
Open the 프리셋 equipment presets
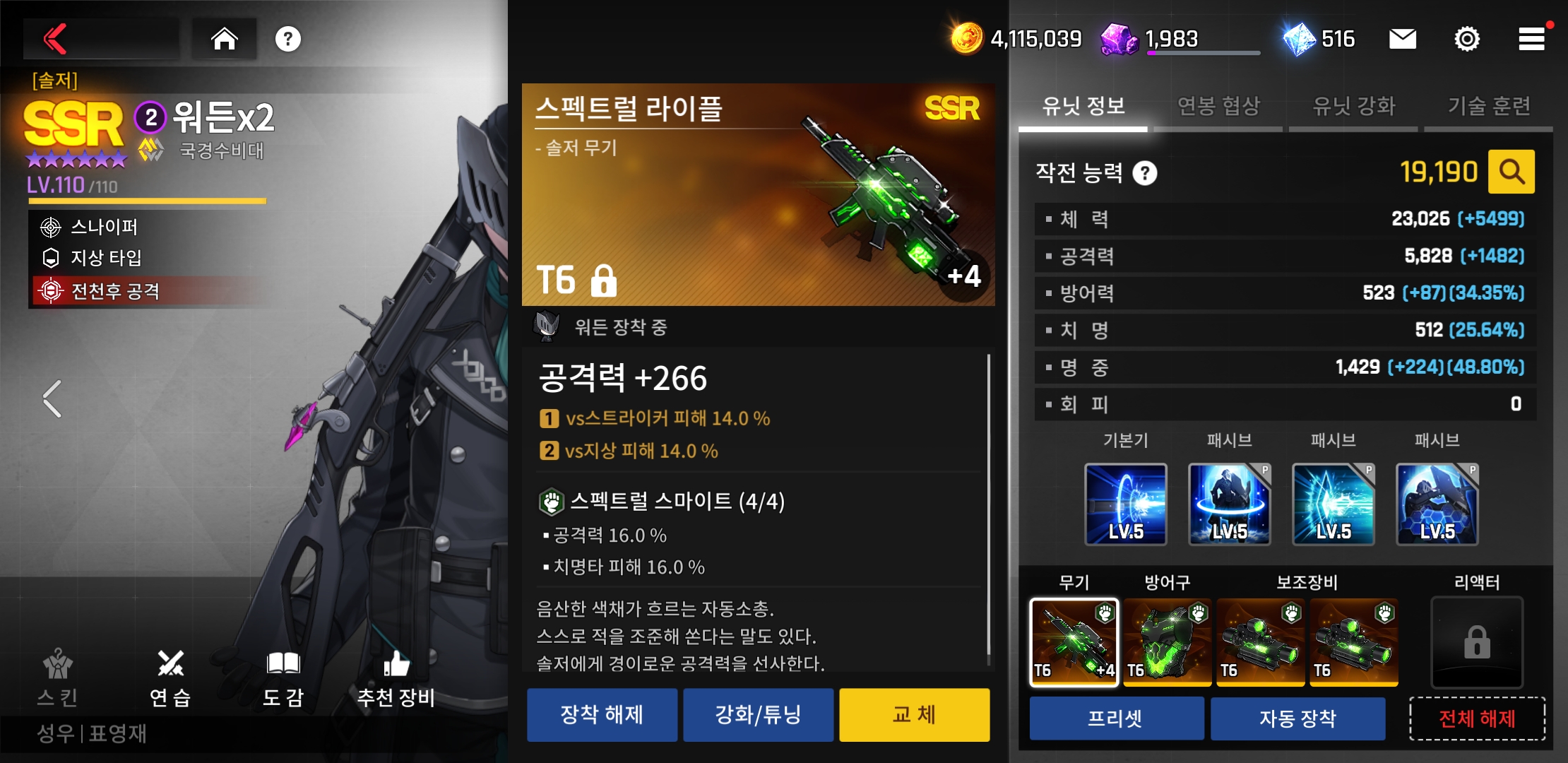1116,718
